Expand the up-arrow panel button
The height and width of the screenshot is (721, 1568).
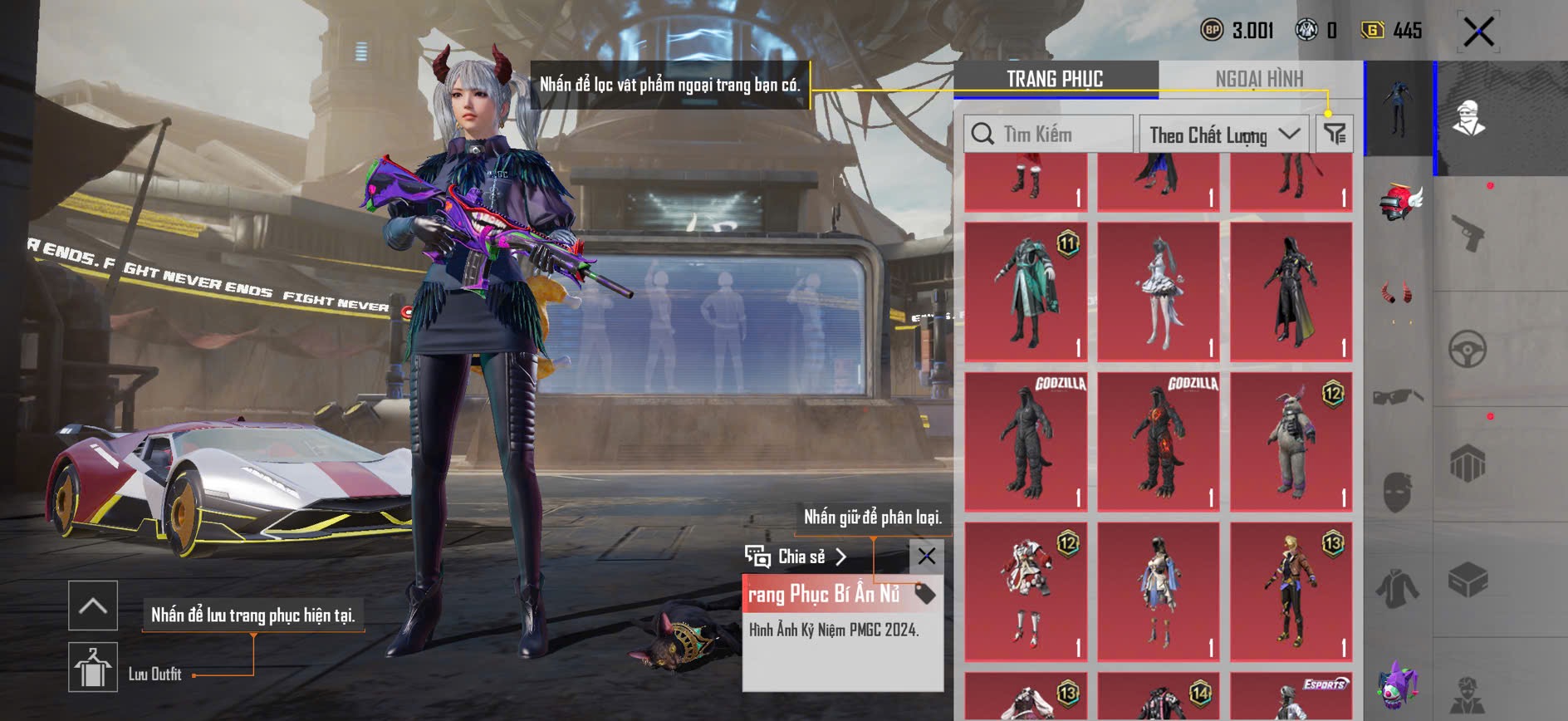tap(92, 606)
